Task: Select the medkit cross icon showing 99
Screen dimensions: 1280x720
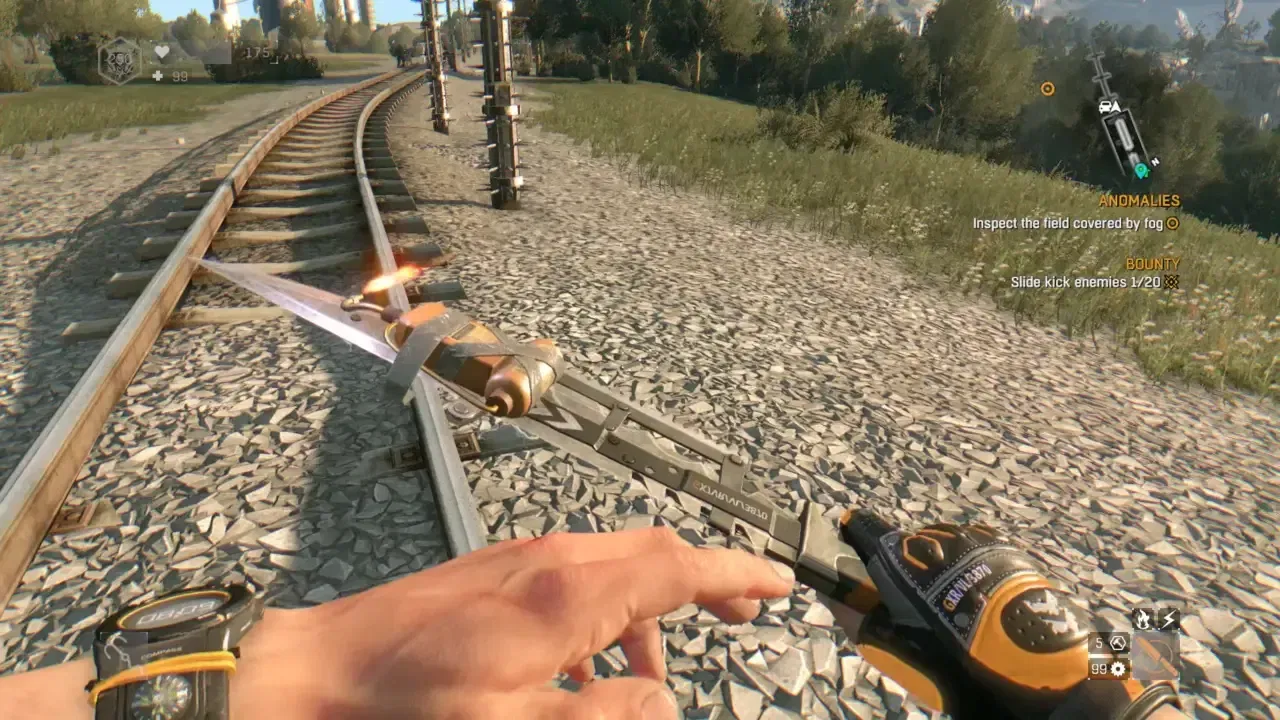Action: point(158,77)
